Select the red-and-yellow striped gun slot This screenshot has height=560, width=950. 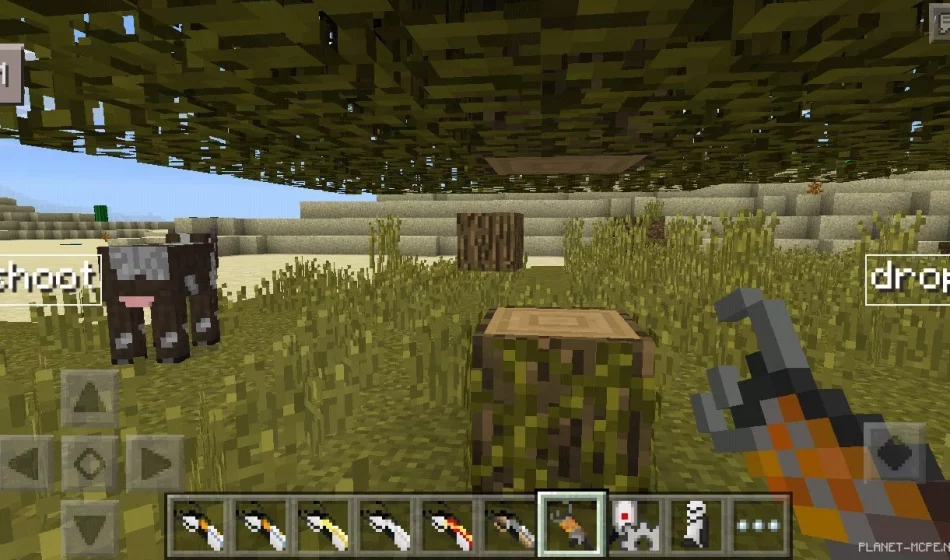pyautogui.click(x=448, y=525)
